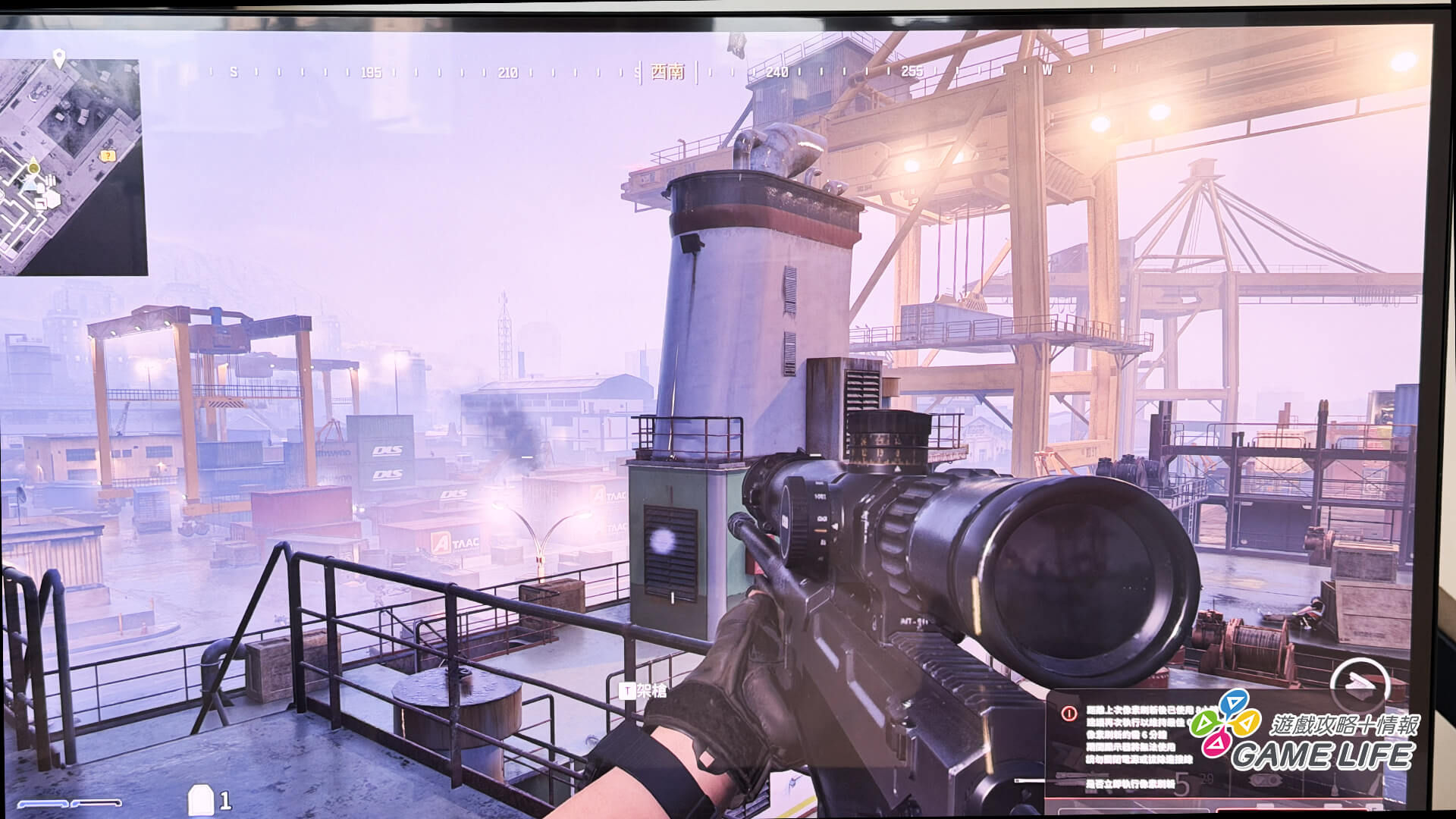This screenshot has height=819, width=1456.
Task: Use the armor plate icon
Action: (200, 800)
